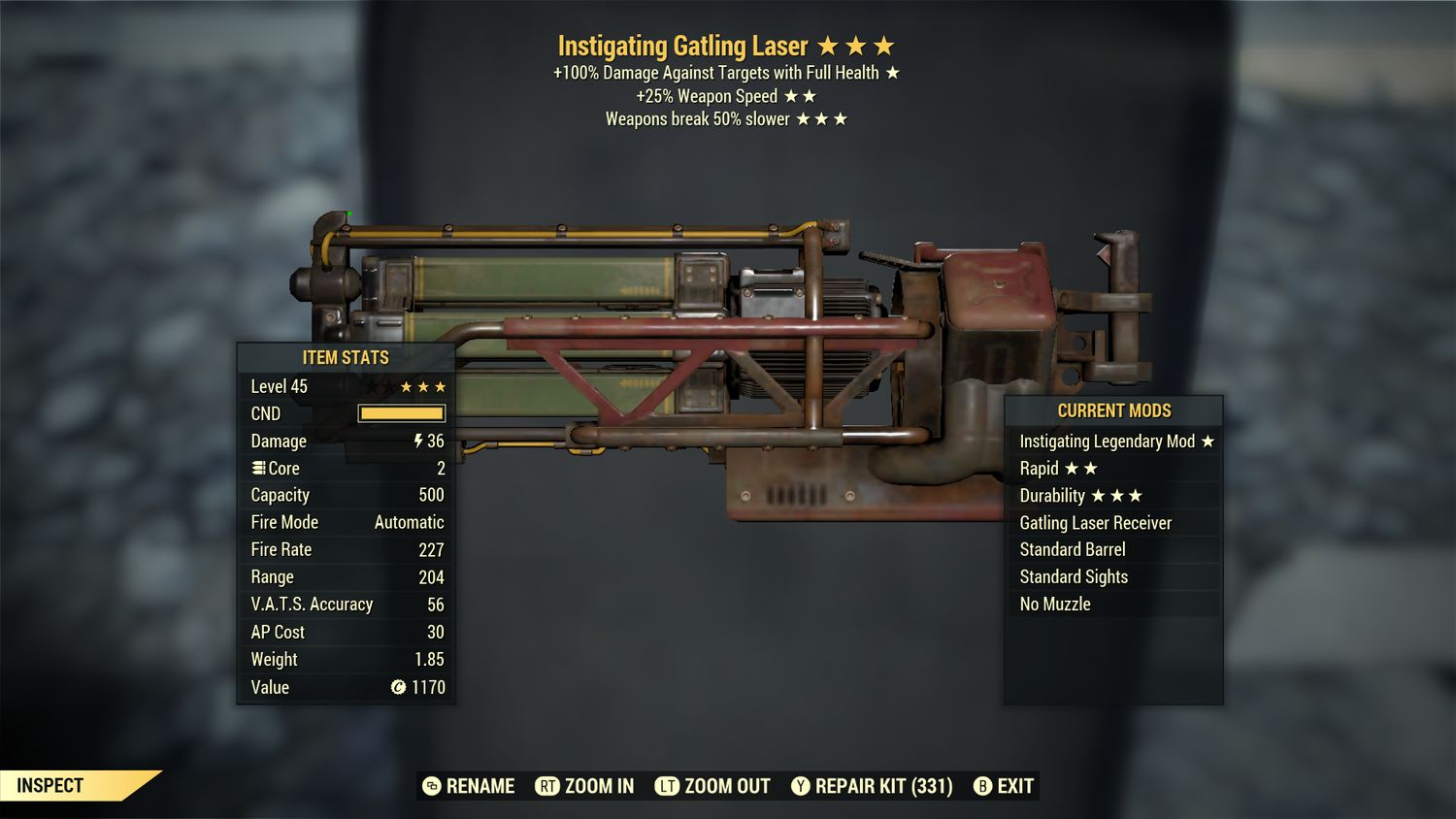The width and height of the screenshot is (1456, 819).
Task: Click EXIT to leave inspect view
Action: [1014, 786]
